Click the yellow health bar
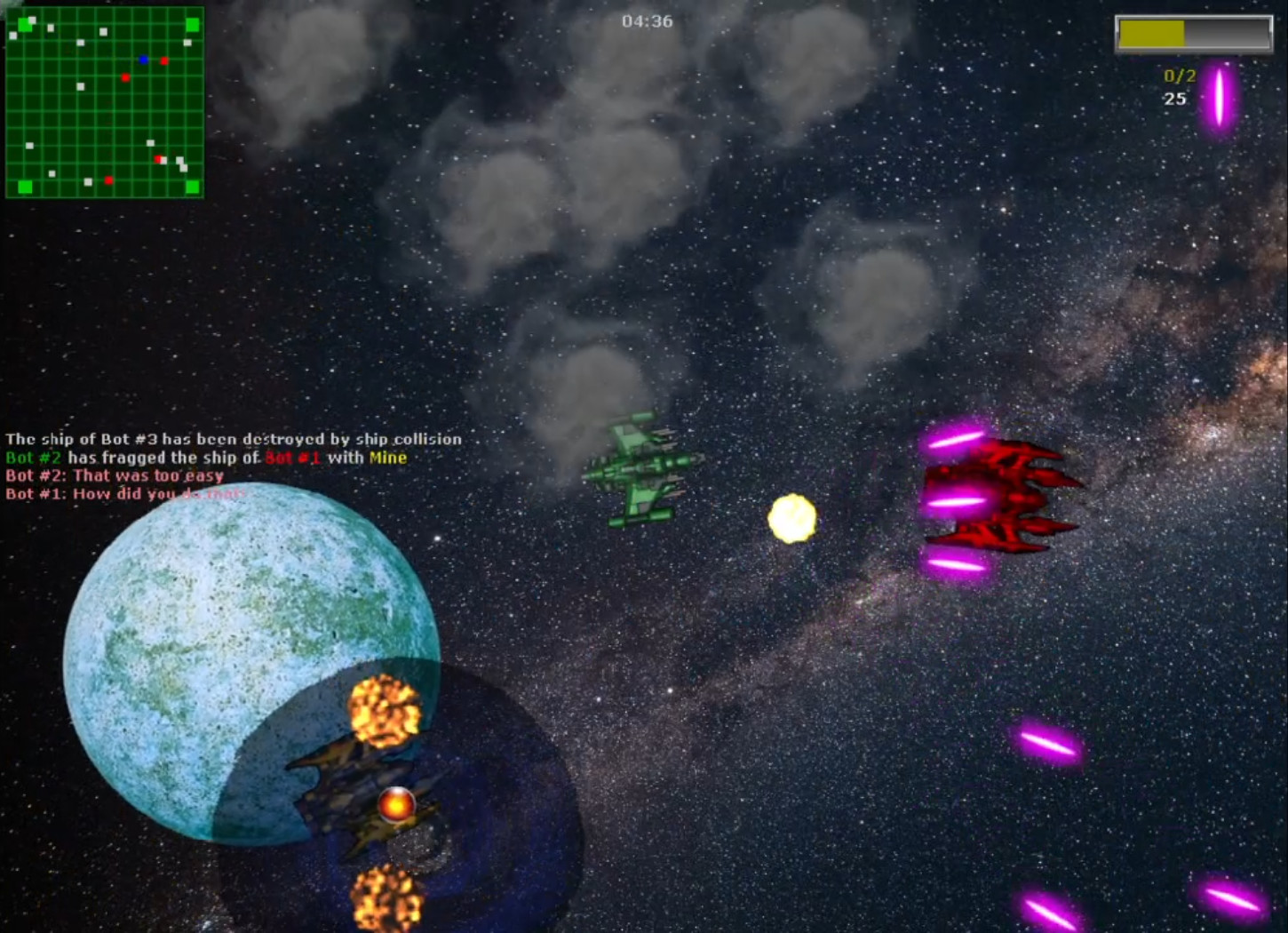The image size is (1288, 933). pyautogui.click(x=1151, y=32)
